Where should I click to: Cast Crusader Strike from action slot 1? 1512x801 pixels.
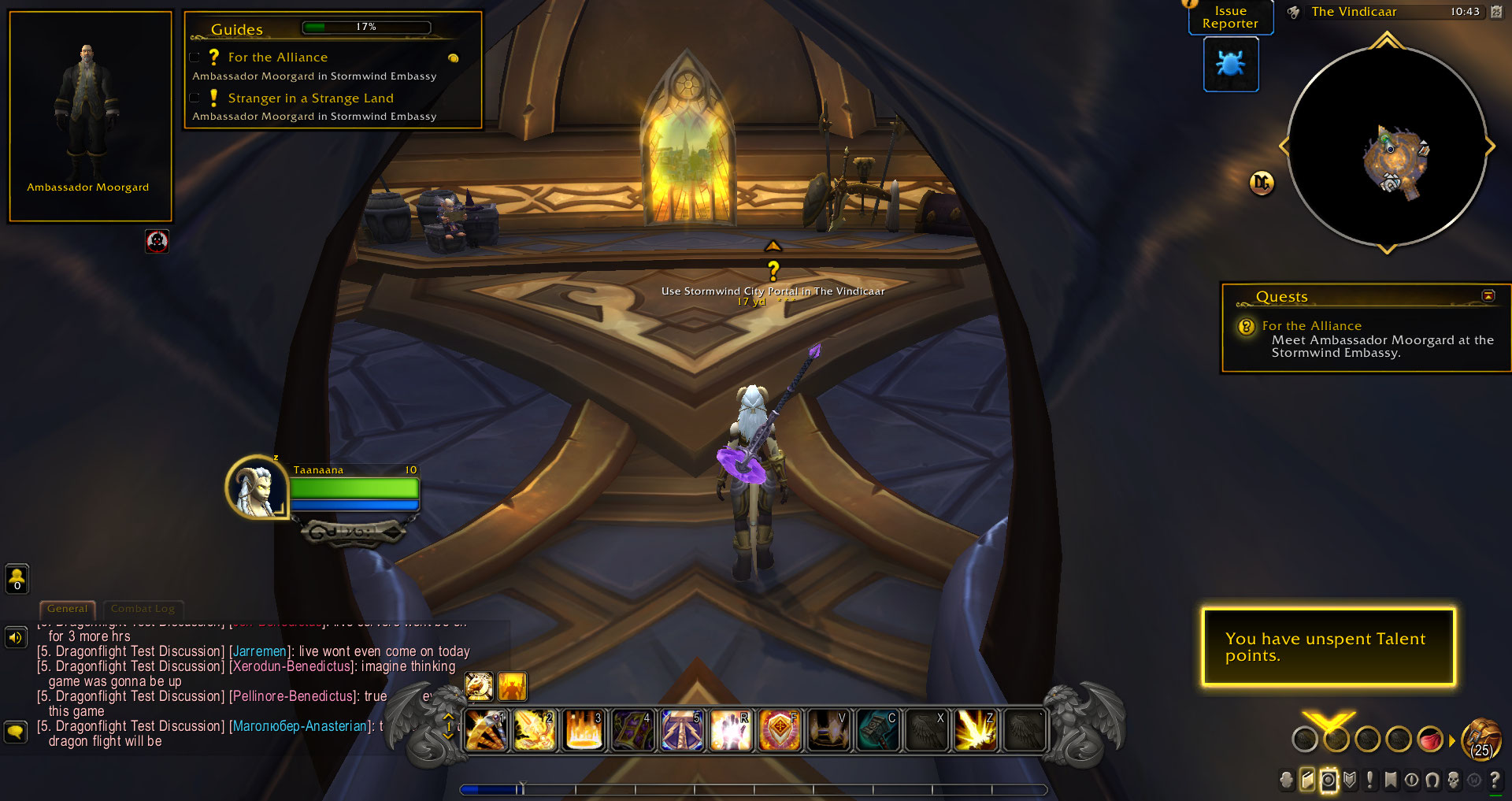click(487, 730)
